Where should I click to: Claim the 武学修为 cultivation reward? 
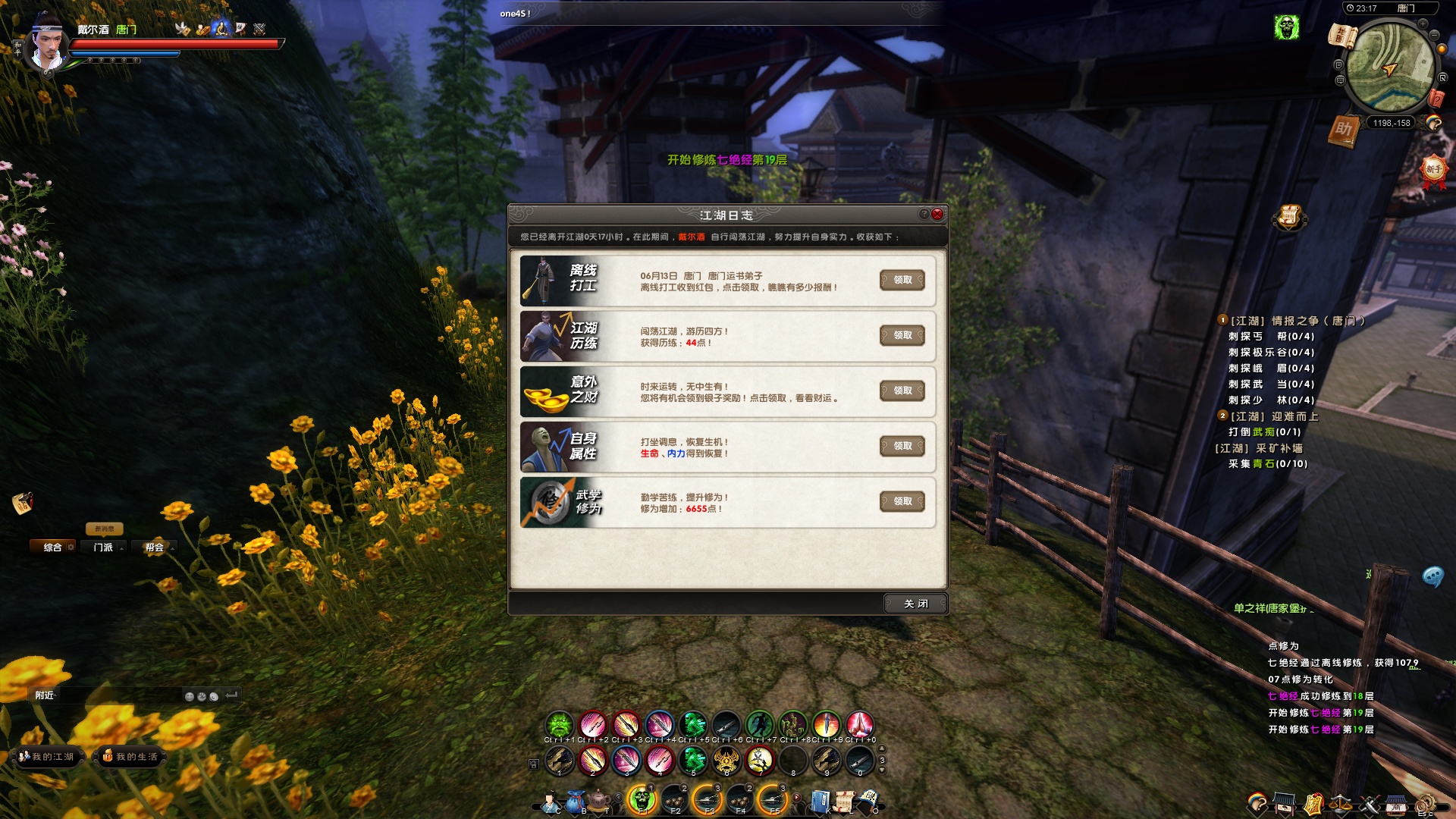pyautogui.click(x=902, y=501)
